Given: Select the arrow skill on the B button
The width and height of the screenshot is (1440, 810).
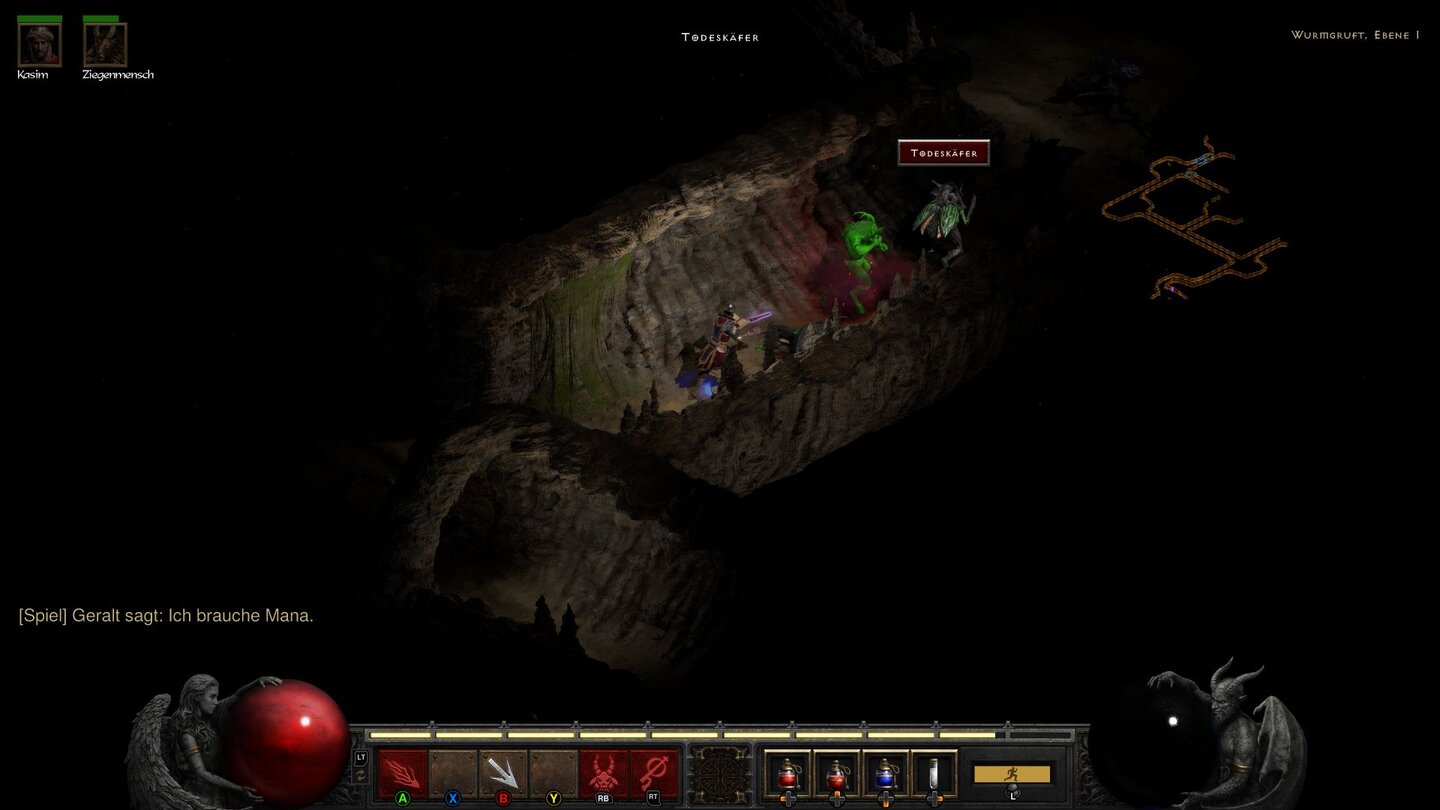Looking at the screenshot, I should [x=503, y=771].
